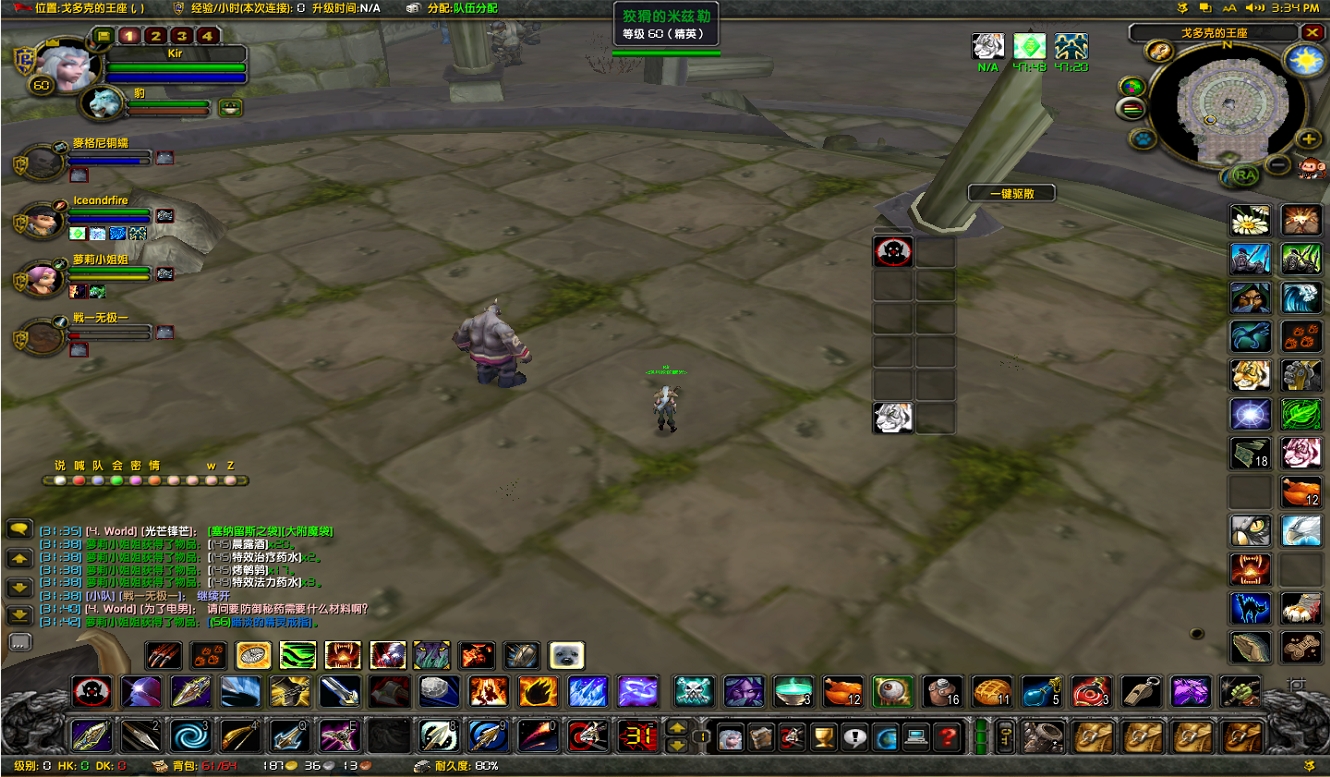Click the 一键驱散 button
Viewport: 1330px width, 777px height.
point(1011,193)
